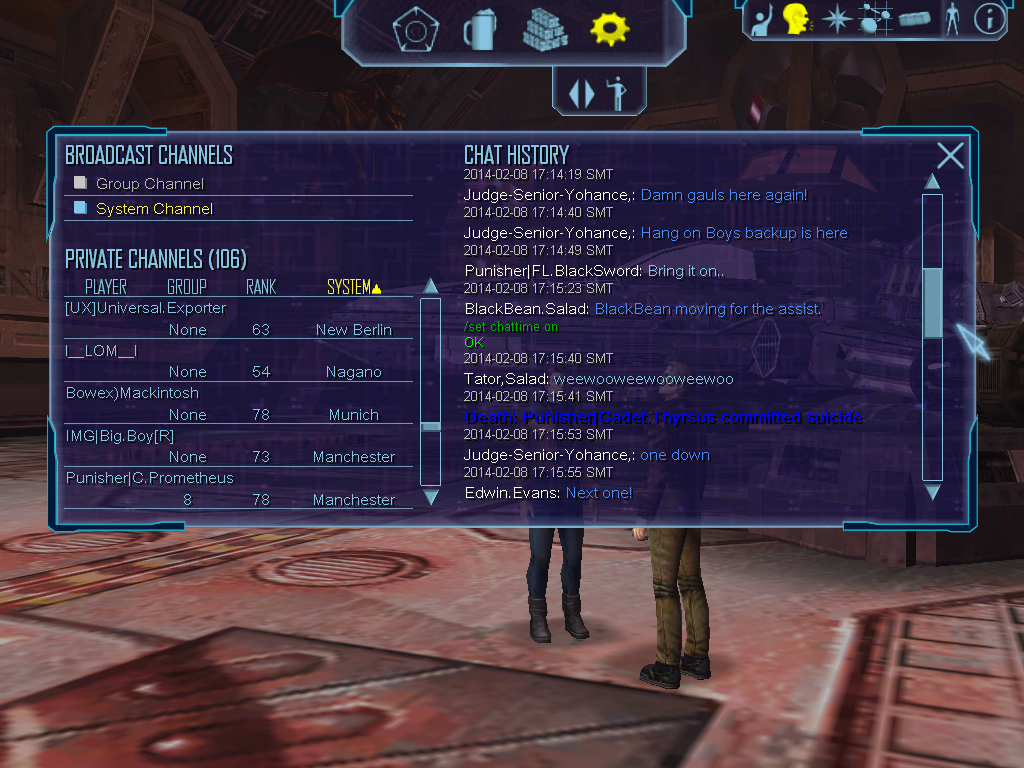Sort private channels by Rank column
Viewport: 1024px width, 768px height.
point(261,287)
